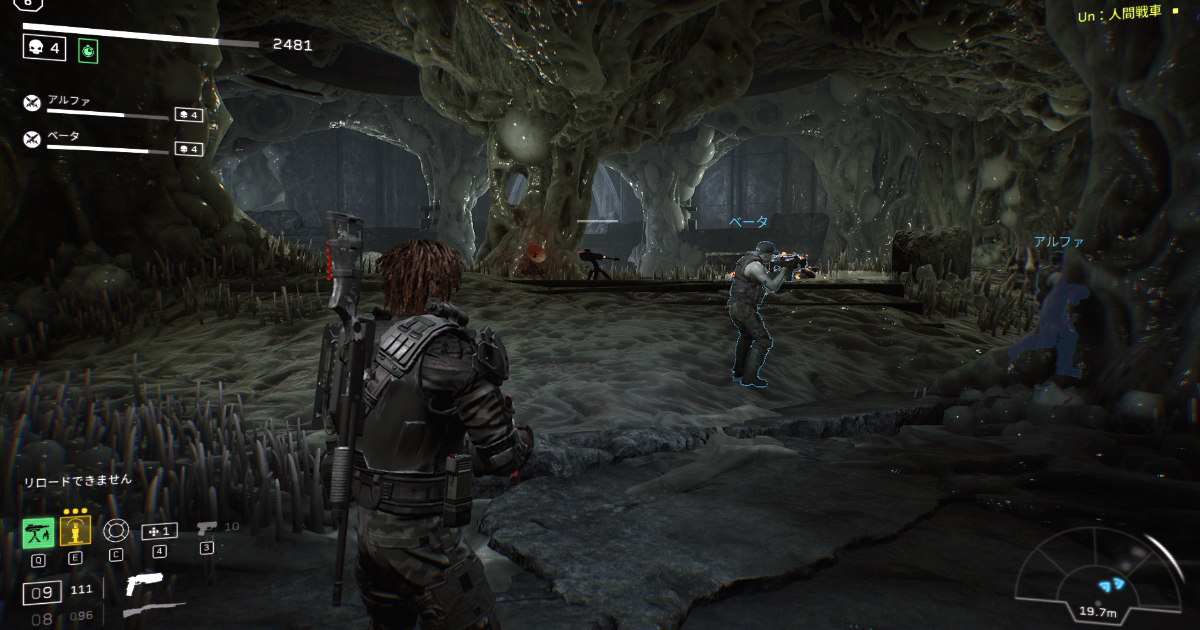Select the round consumable item icon
This screenshot has width=1200, height=630.
[116, 531]
